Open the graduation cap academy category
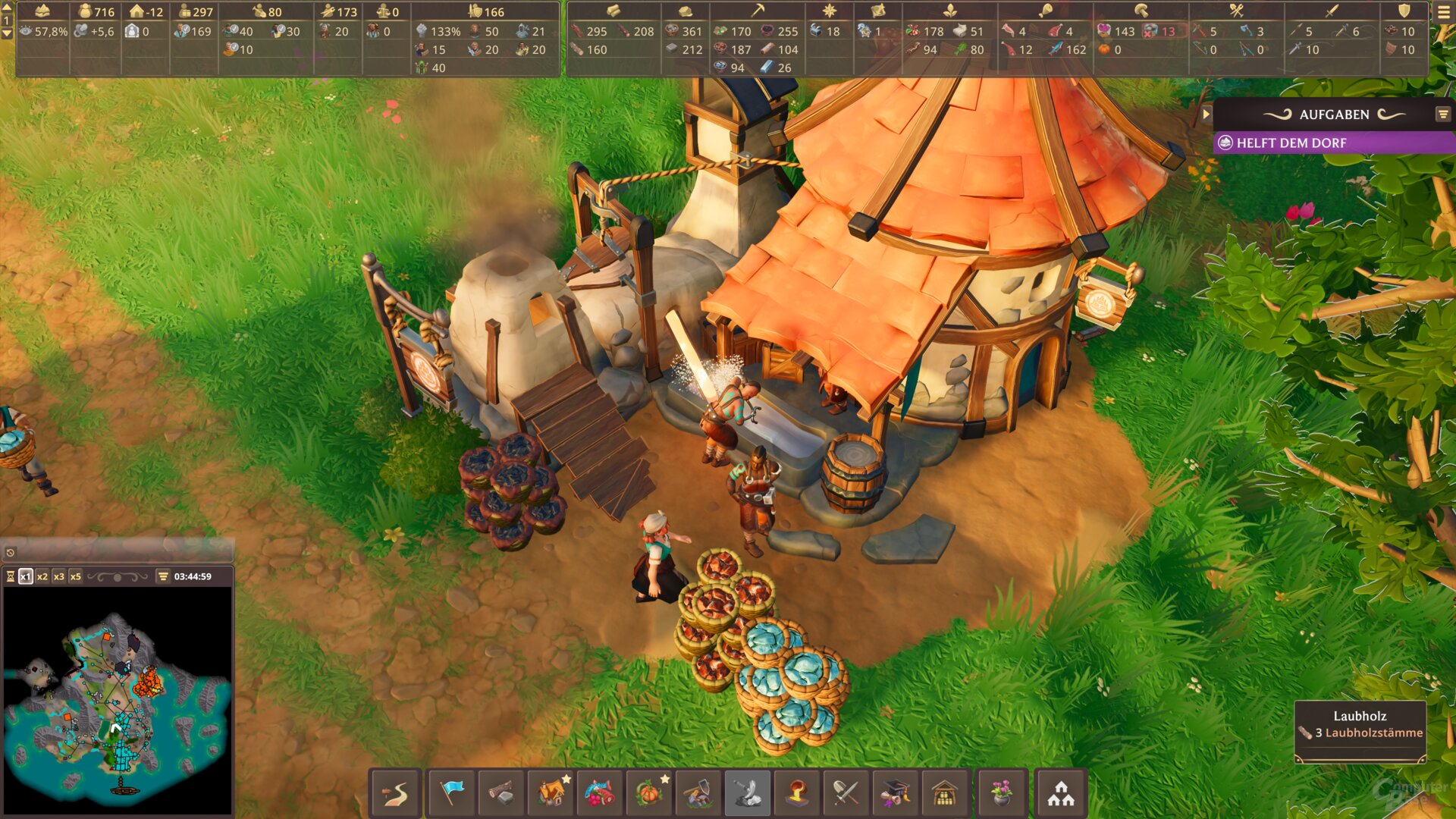This screenshot has width=1456, height=819. point(896,793)
